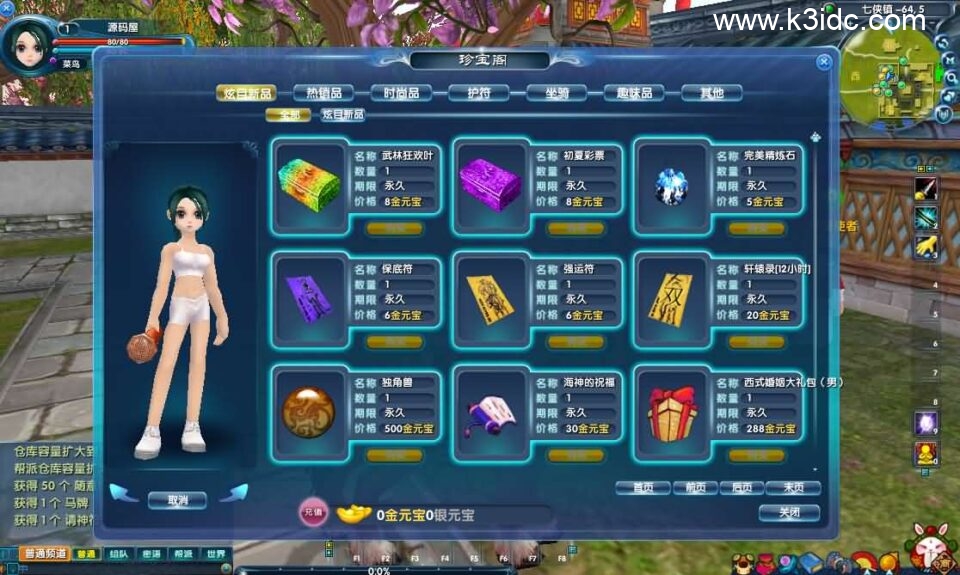The image size is (960, 575).
Task: Close the 珍宝阁 shop with the X
Action: pos(824,62)
